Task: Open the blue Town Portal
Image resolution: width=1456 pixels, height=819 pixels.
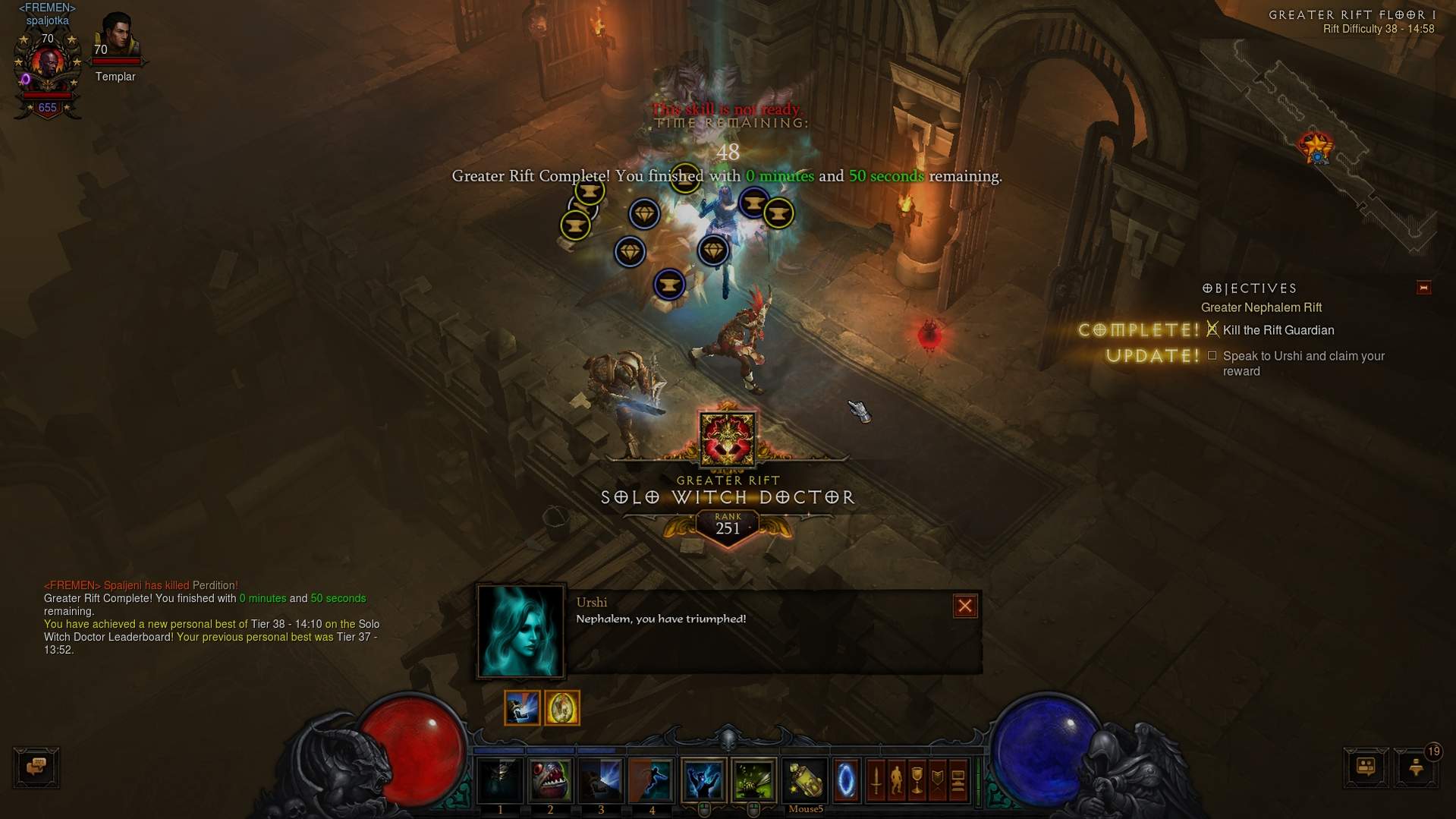Action: [x=846, y=780]
